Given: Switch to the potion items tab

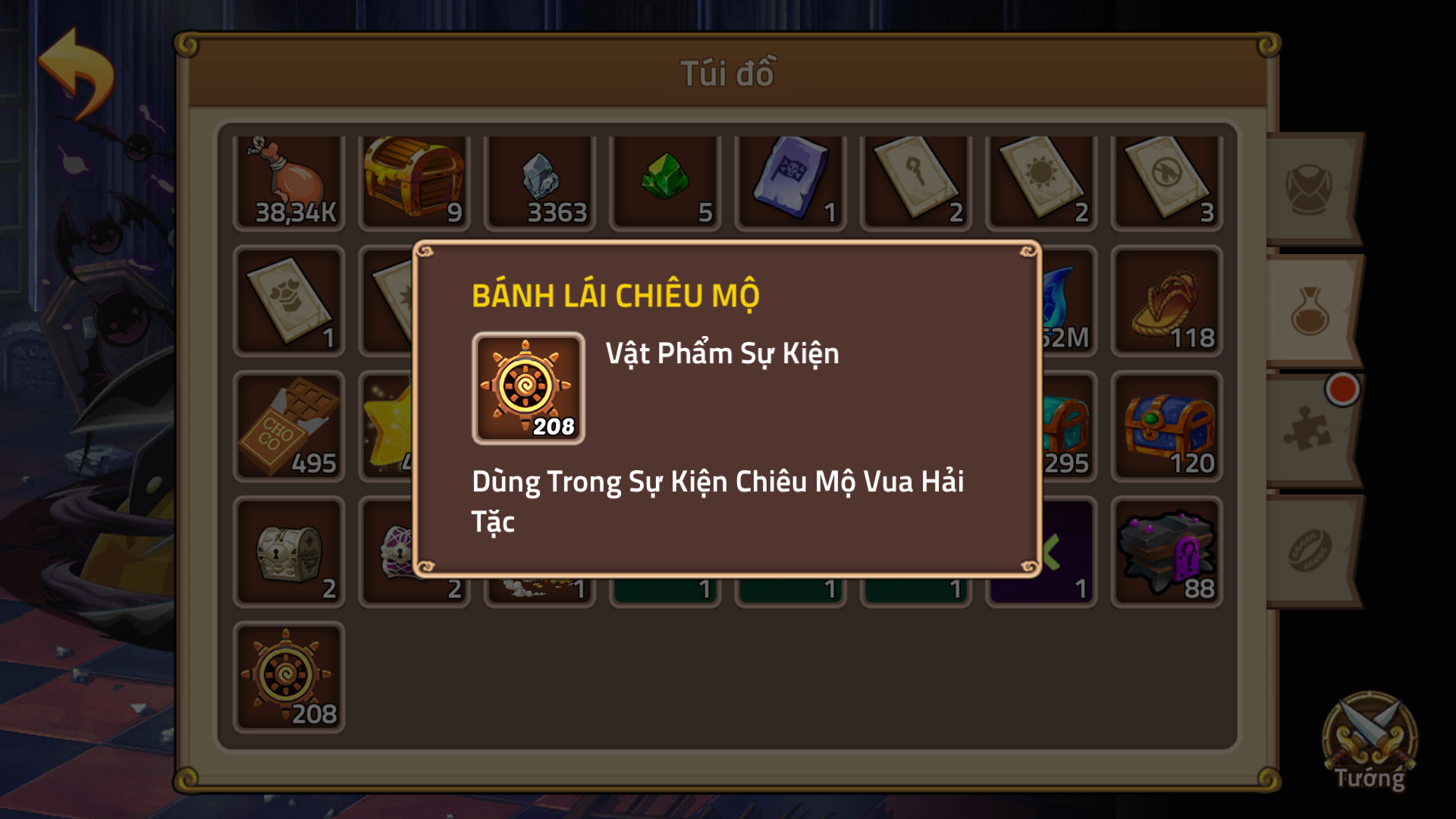Looking at the screenshot, I should [1310, 311].
